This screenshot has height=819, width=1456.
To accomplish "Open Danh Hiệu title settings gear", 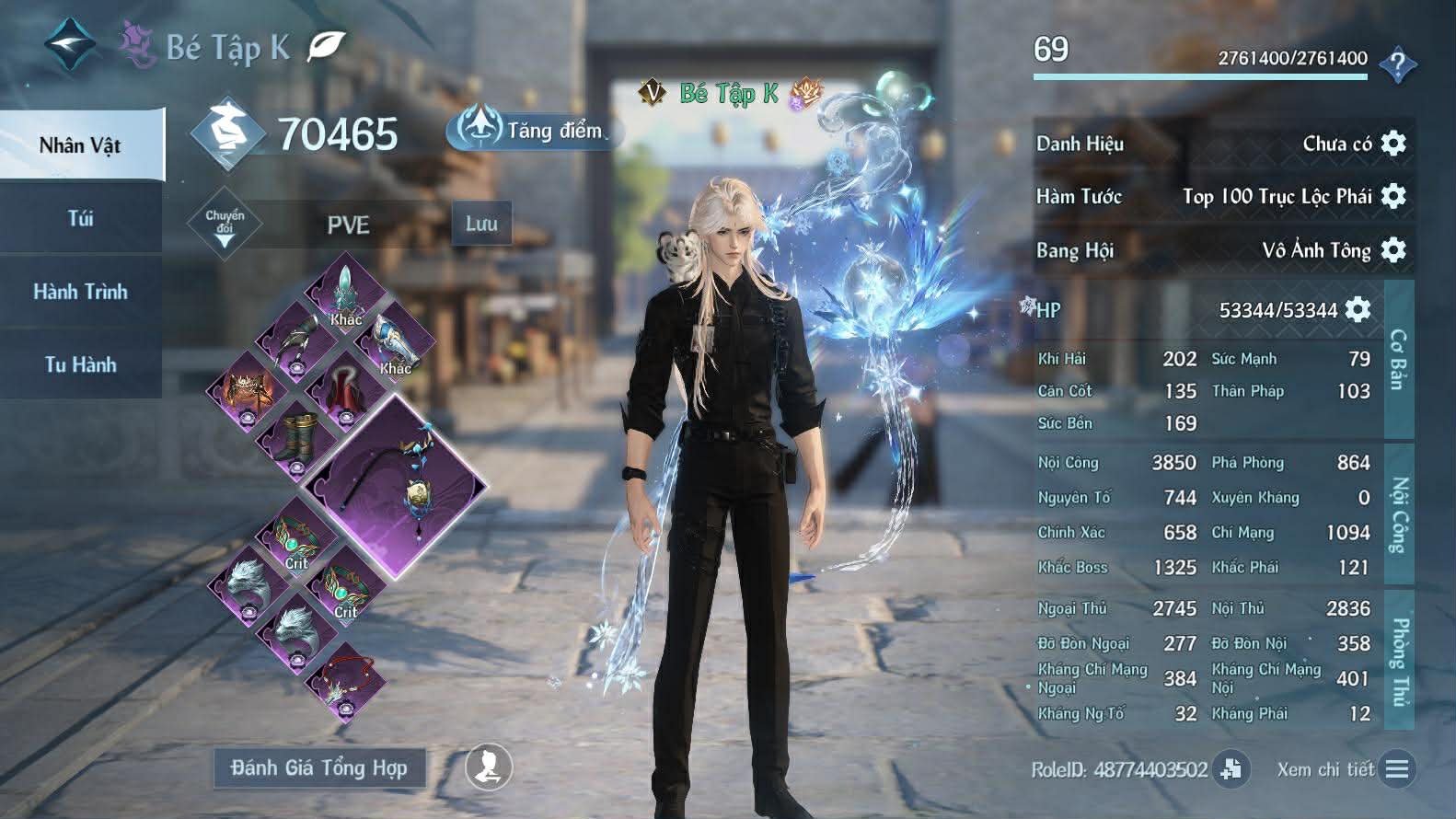I will [x=1393, y=144].
